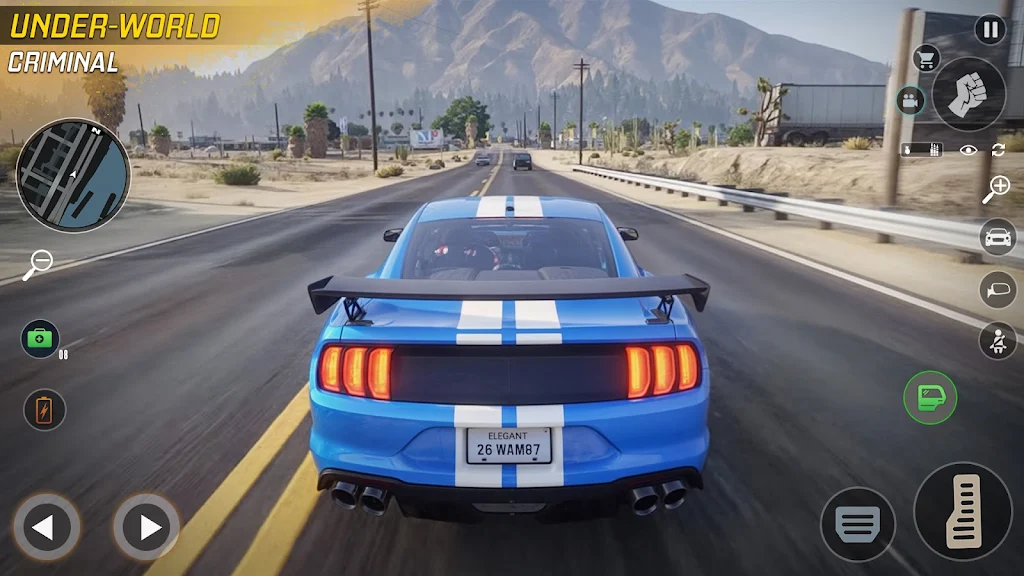Open the circular minimap
The height and width of the screenshot is (576, 1024).
point(73,175)
